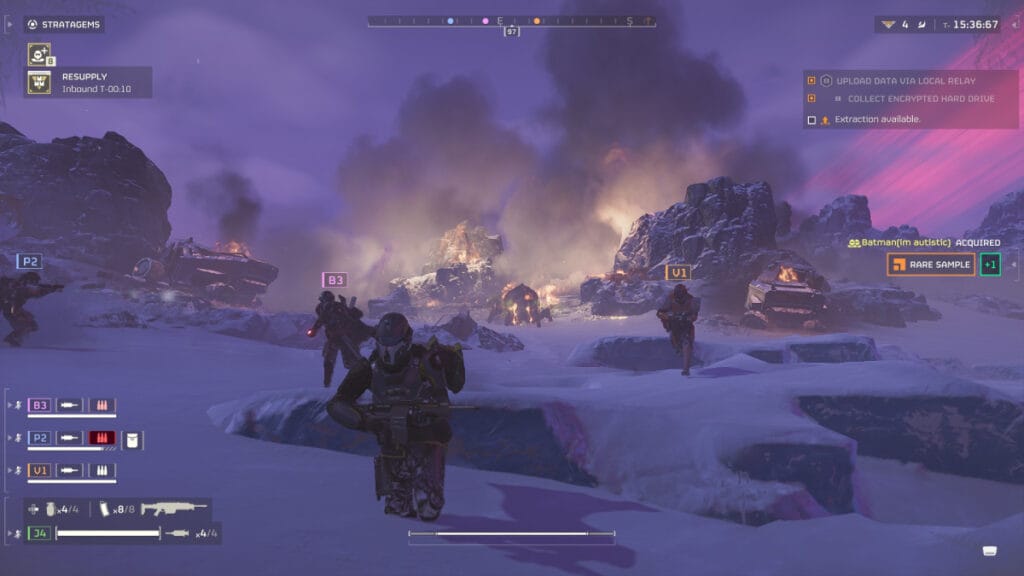This screenshot has width=1024, height=576.
Task: Click P2's red low-ammo icon
Action: click(102, 438)
